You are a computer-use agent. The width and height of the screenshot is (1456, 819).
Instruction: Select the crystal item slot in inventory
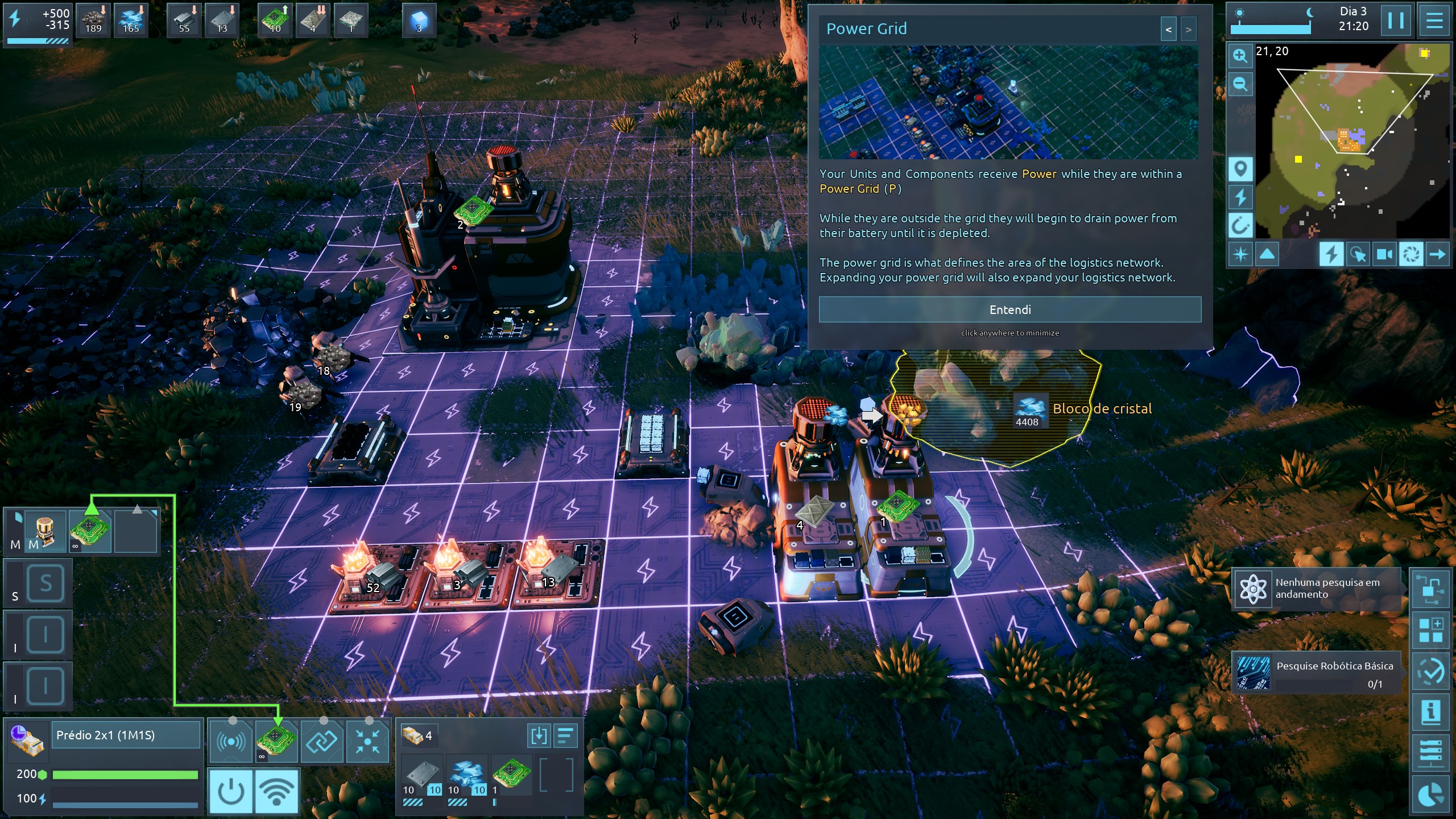tap(466, 775)
